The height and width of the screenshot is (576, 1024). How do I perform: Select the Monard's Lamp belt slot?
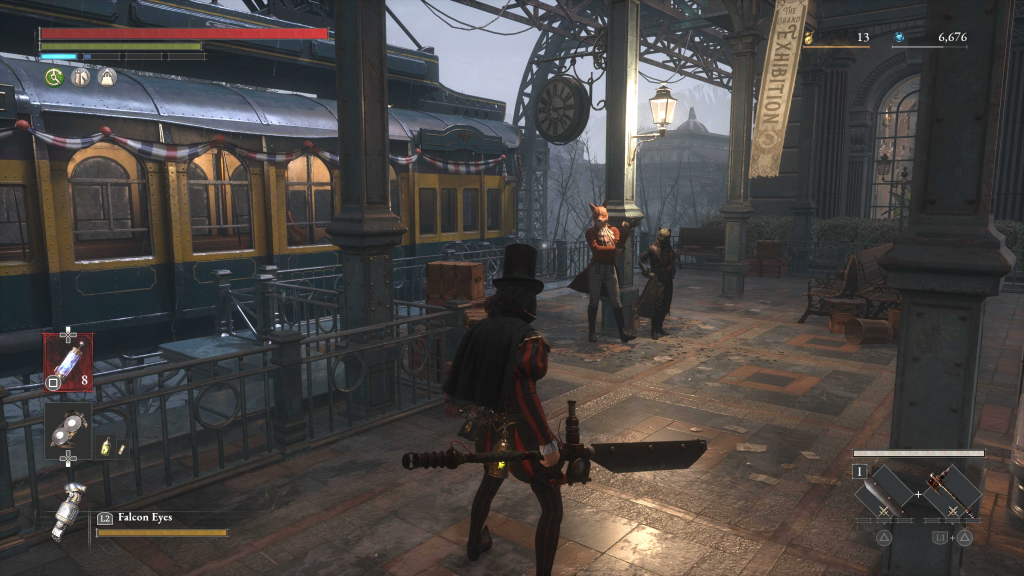click(68, 430)
